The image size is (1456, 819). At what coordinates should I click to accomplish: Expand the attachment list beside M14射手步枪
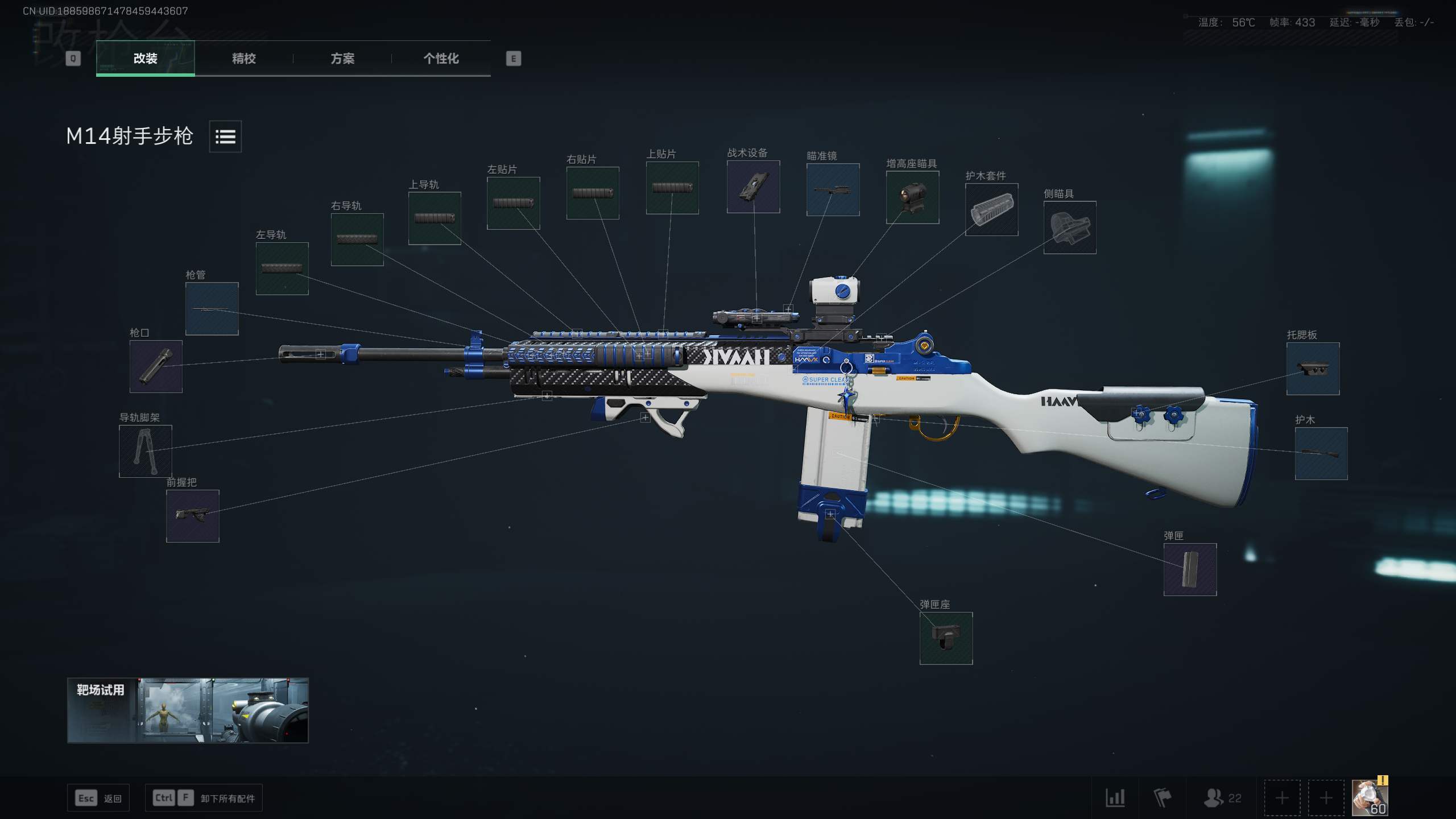tap(225, 137)
